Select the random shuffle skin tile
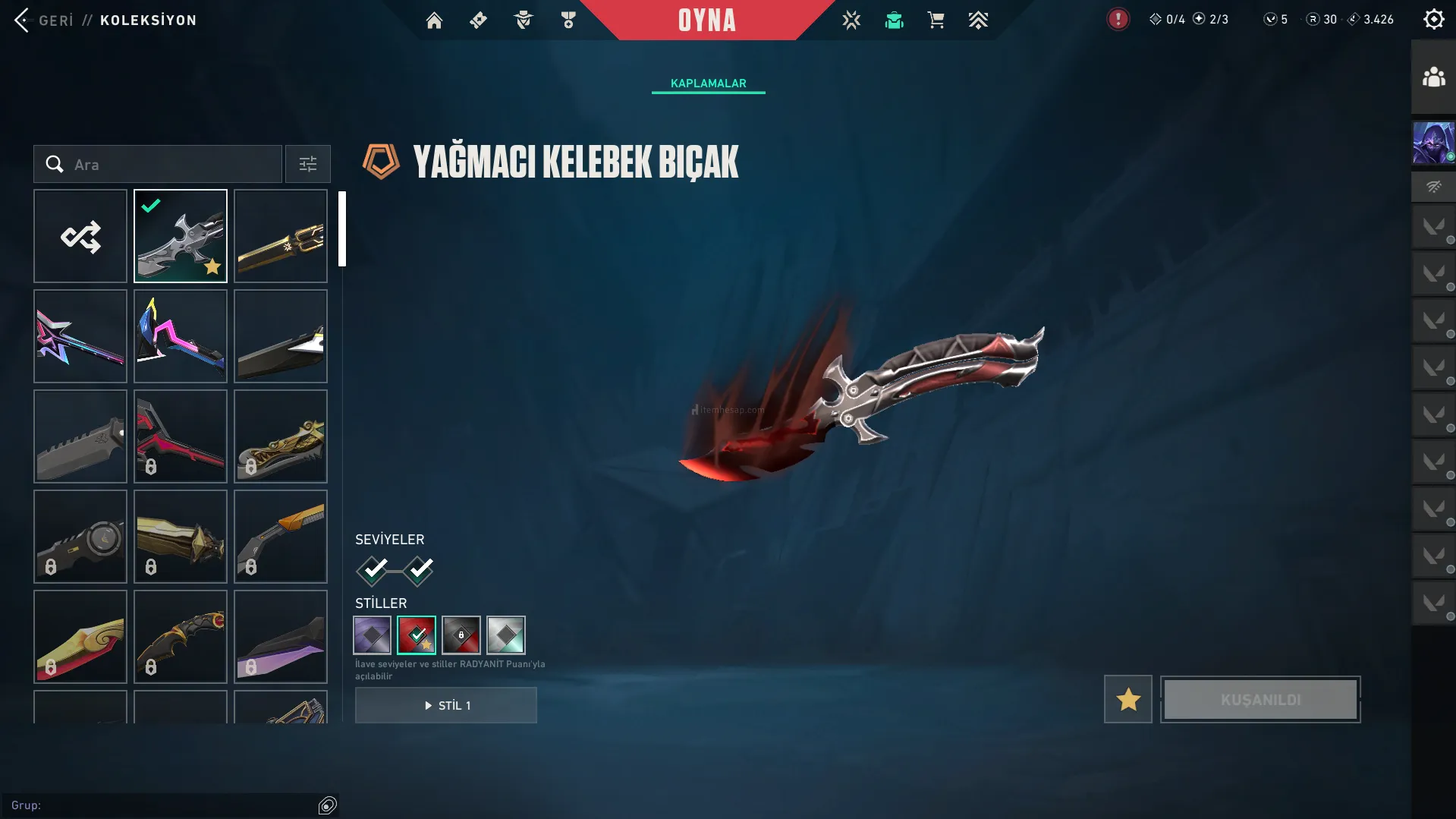 tap(80, 236)
